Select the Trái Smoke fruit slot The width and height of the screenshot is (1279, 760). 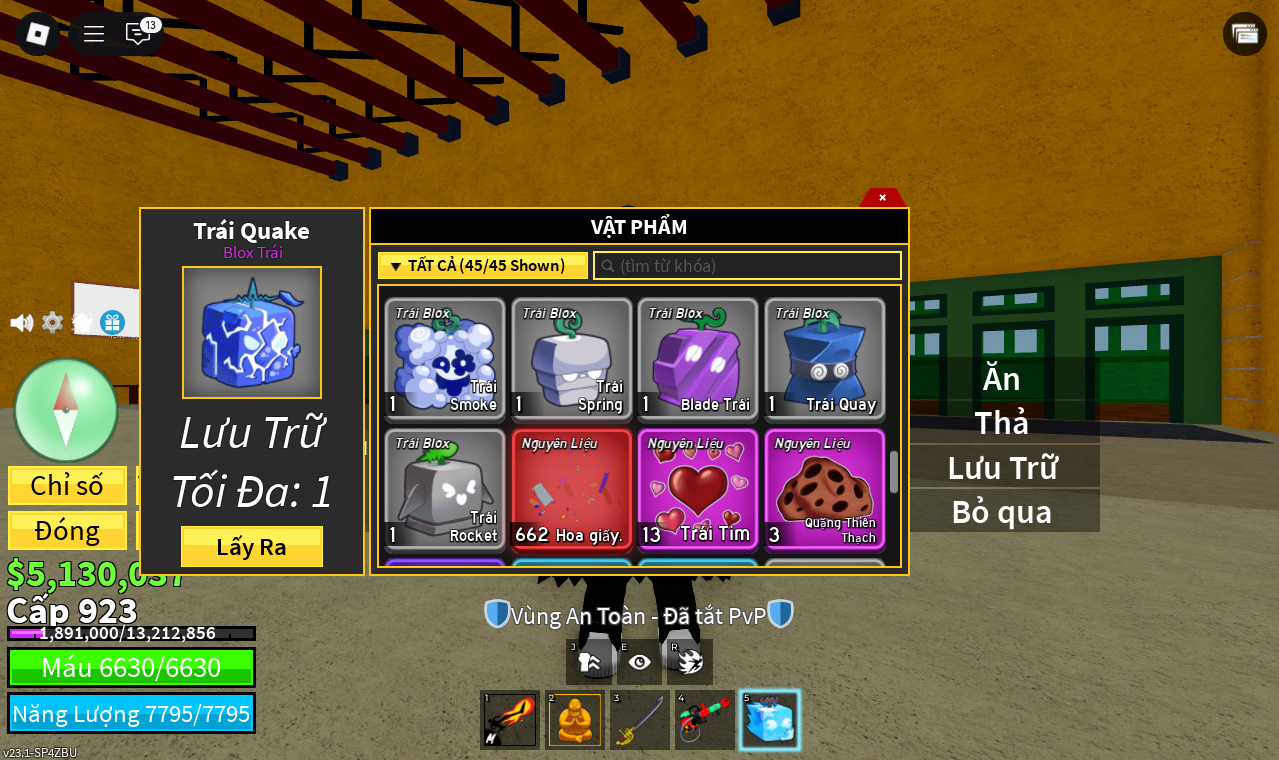point(445,359)
